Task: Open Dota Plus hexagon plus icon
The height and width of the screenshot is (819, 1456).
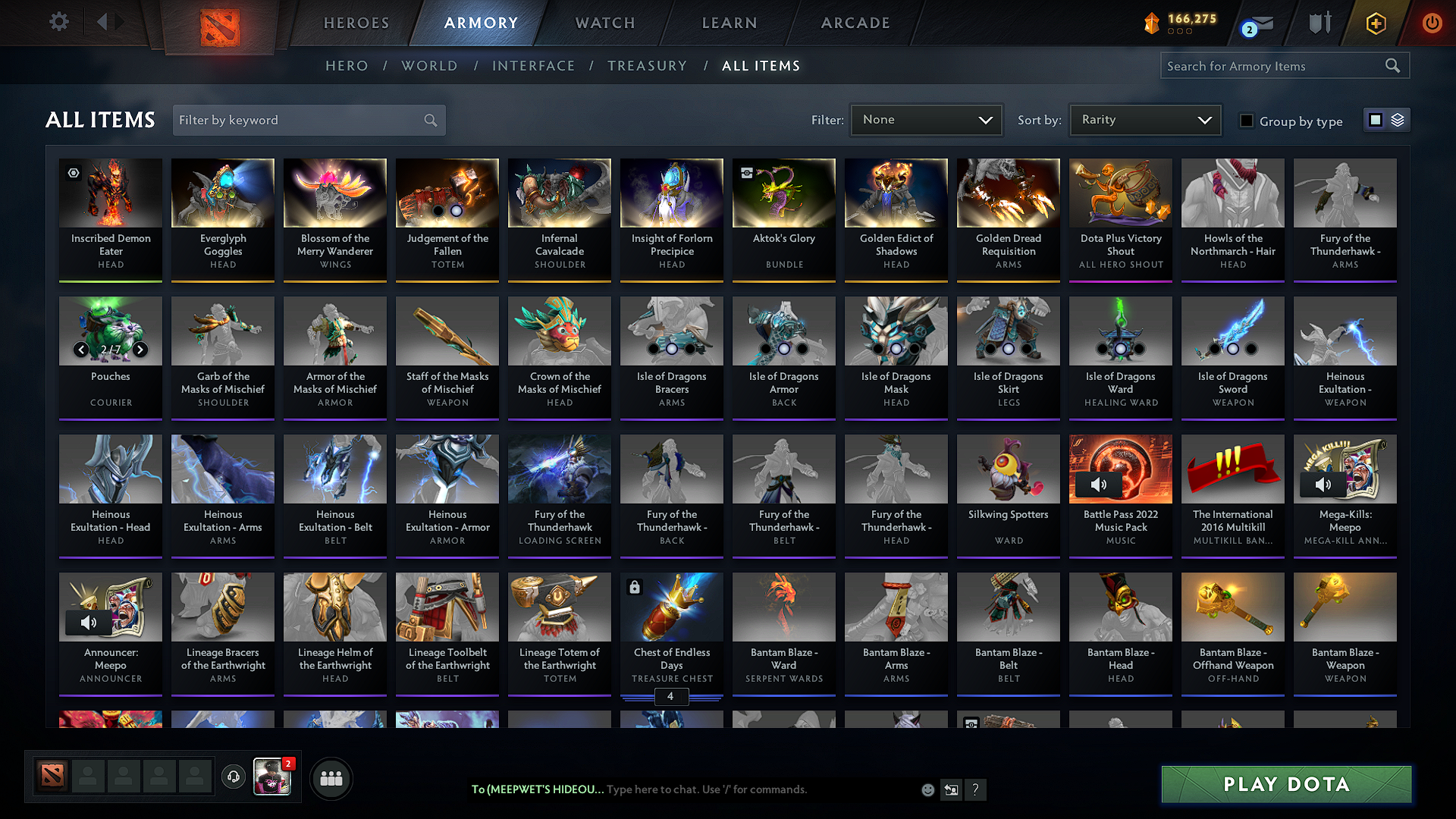Action: [x=1375, y=23]
